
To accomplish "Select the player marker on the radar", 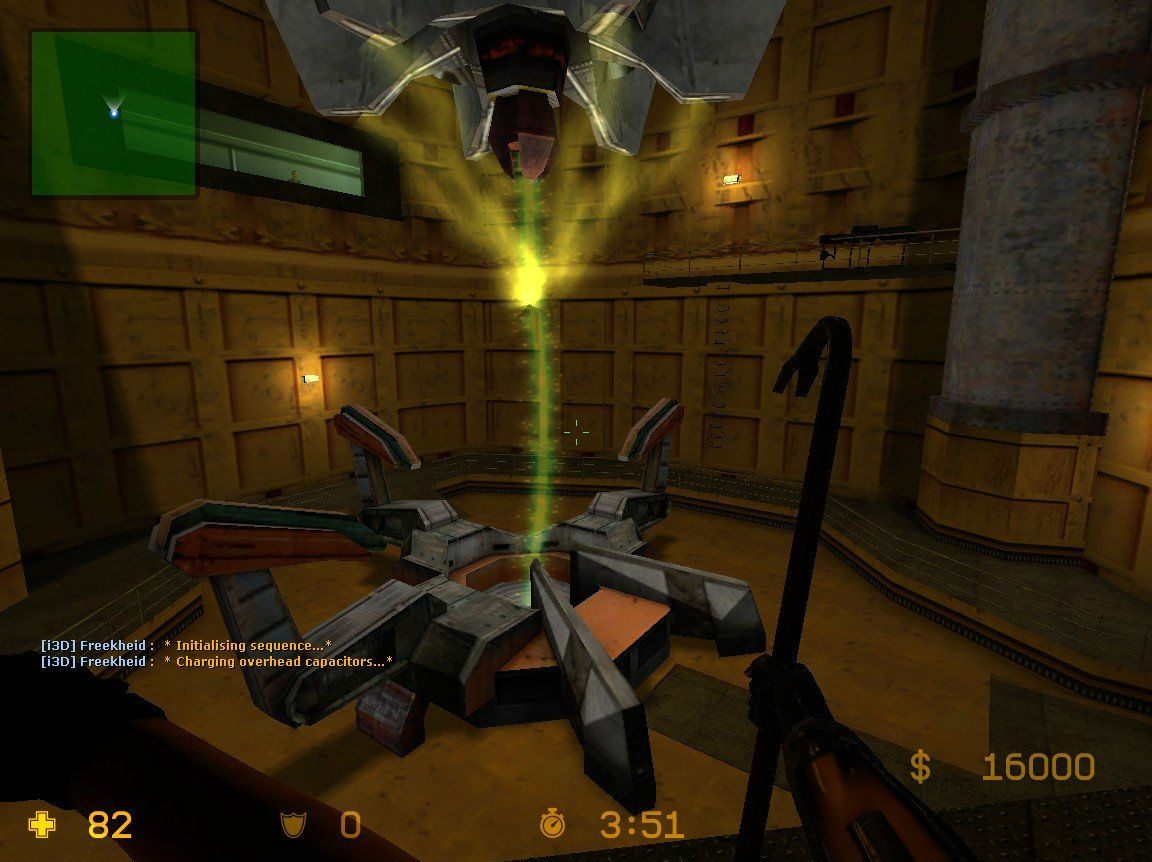I will 114,113.
